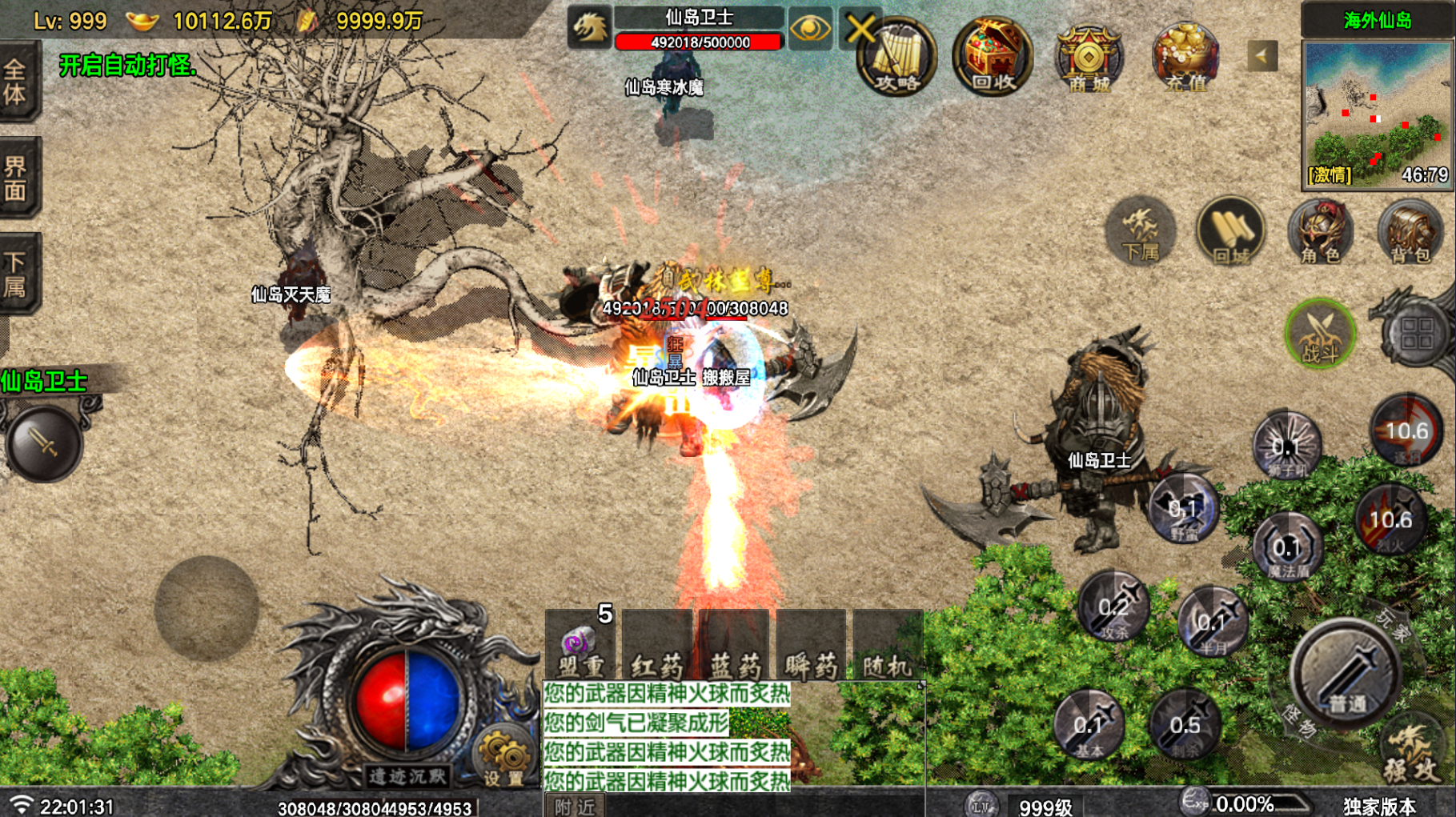1456x817 pixels.
Task: Open the 攻略 strategy guide icon
Action: [x=896, y=58]
